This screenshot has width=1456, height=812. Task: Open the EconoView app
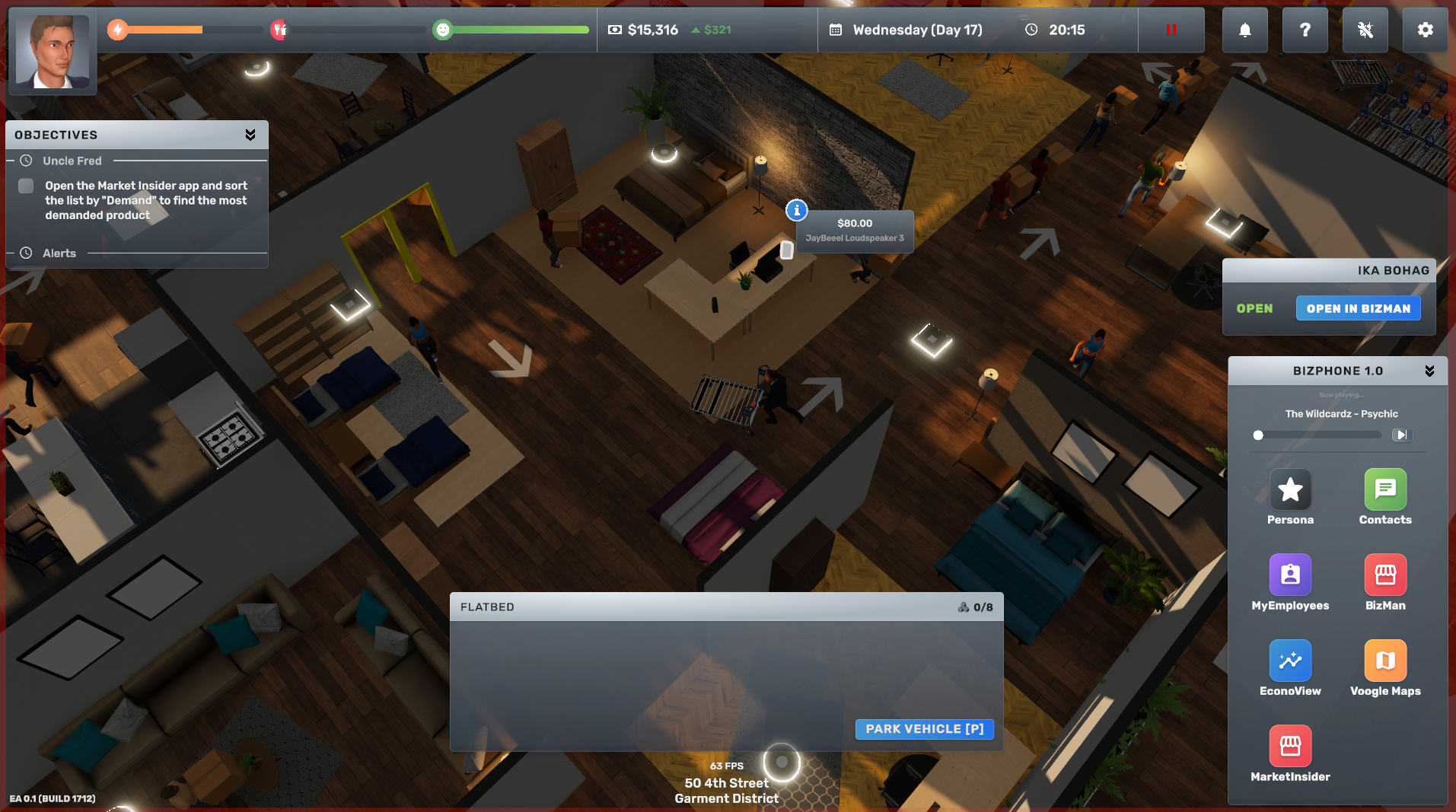click(x=1290, y=661)
